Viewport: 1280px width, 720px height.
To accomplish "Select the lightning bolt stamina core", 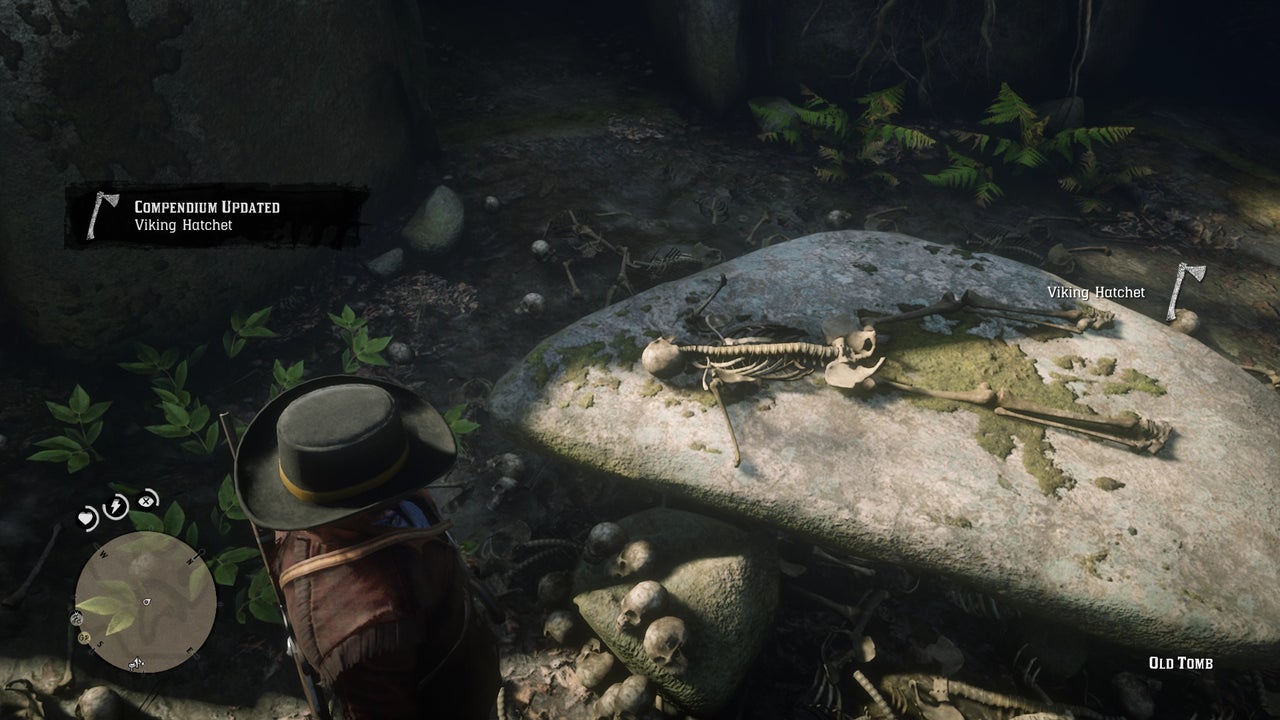I will [x=116, y=505].
